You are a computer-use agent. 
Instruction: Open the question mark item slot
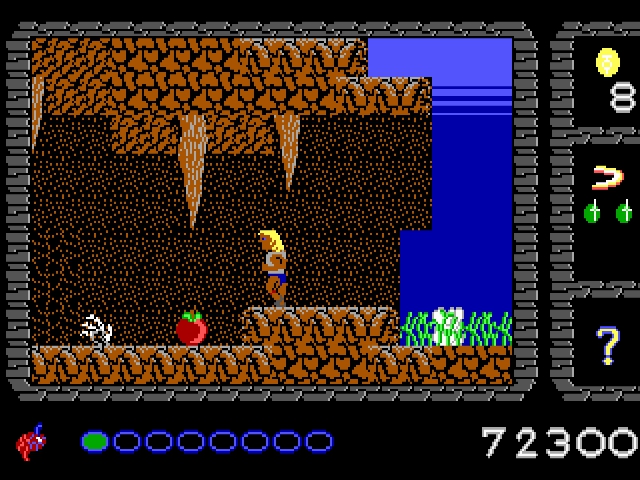point(608,345)
